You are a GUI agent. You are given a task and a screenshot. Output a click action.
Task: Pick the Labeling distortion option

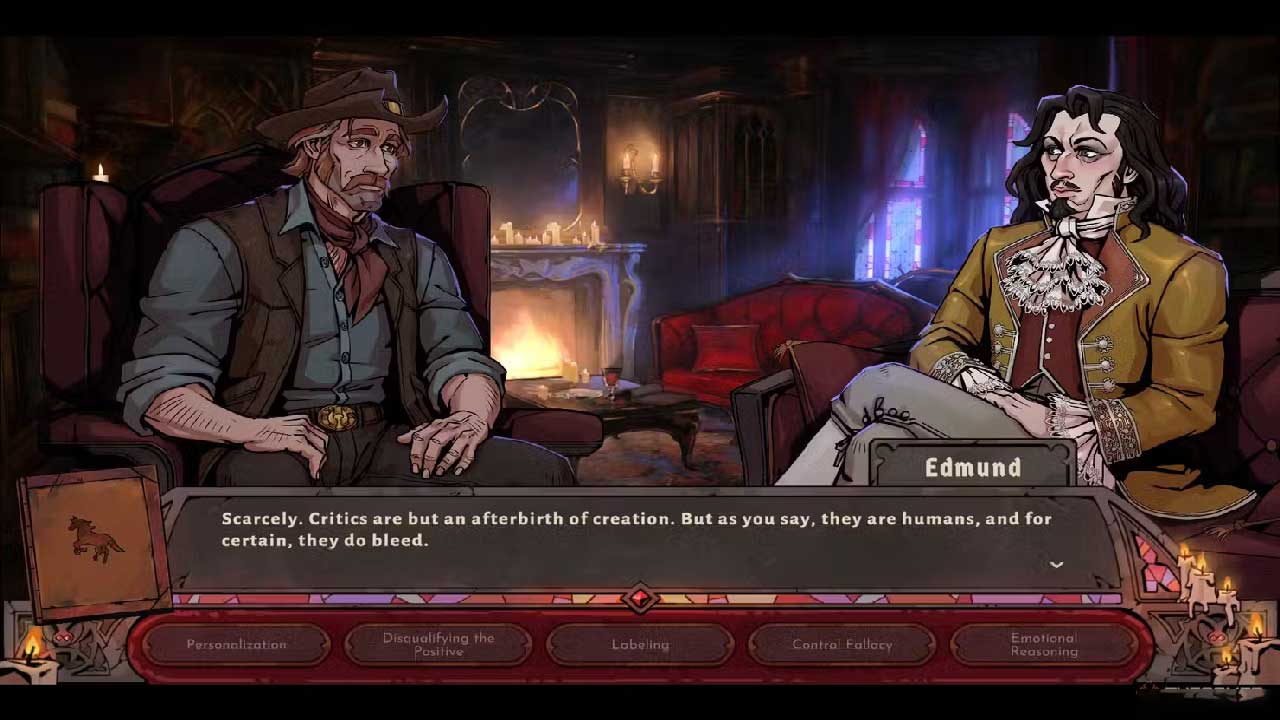point(641,645)
